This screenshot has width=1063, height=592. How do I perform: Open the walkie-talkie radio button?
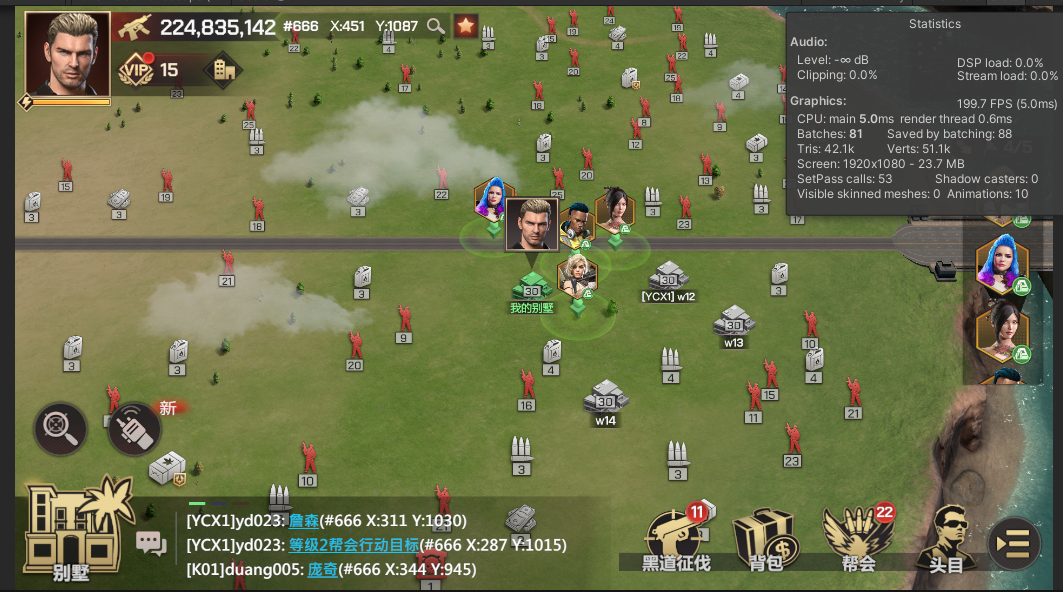pos(135,429)
